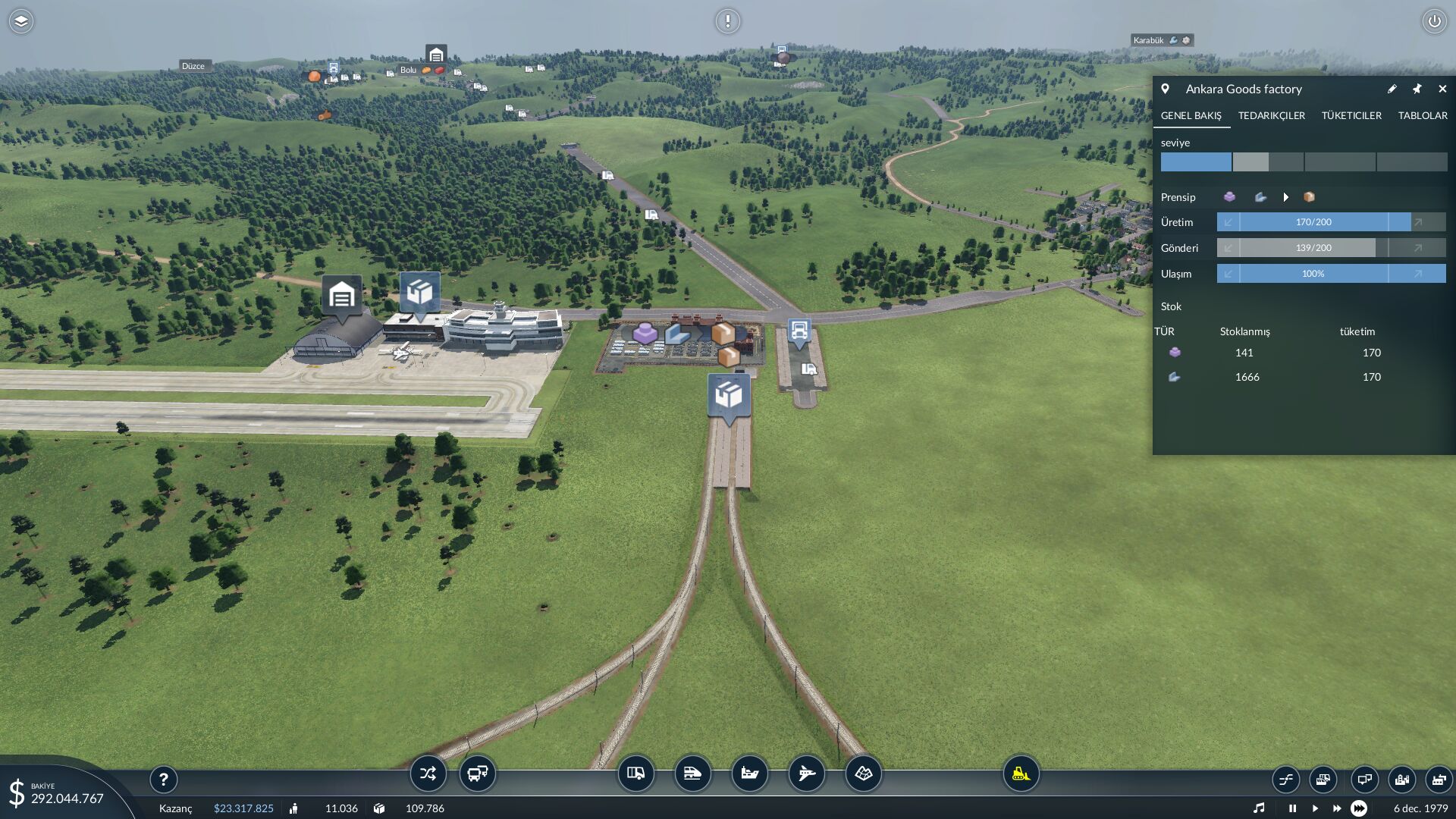
Task: Switch to the TEDARİKÇİLER tab
Action: coord(1271,115)
